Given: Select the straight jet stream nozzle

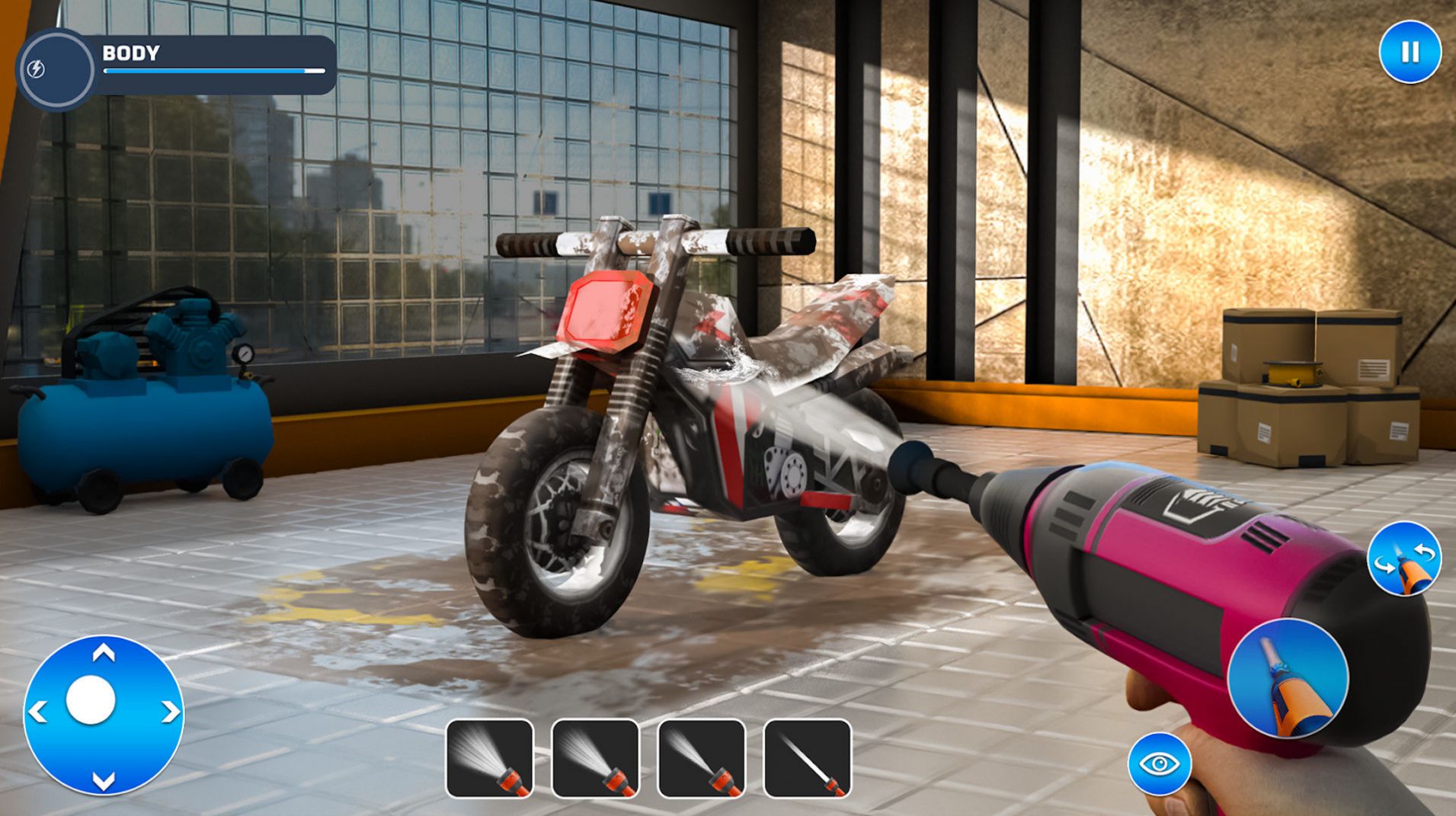Looking at the screenshot, I should tap(807, 759).
